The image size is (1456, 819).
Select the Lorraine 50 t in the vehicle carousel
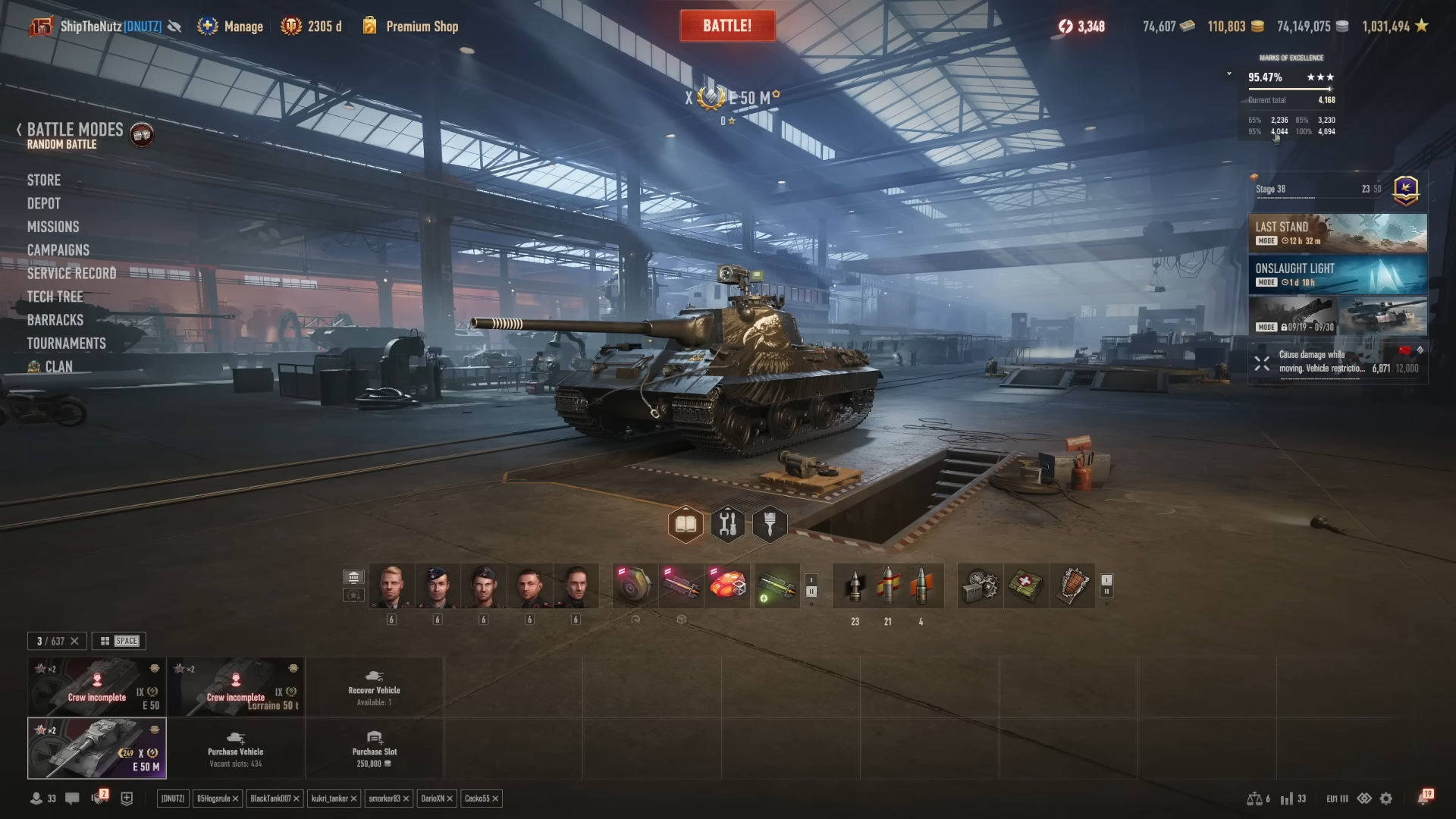[236, 686]
